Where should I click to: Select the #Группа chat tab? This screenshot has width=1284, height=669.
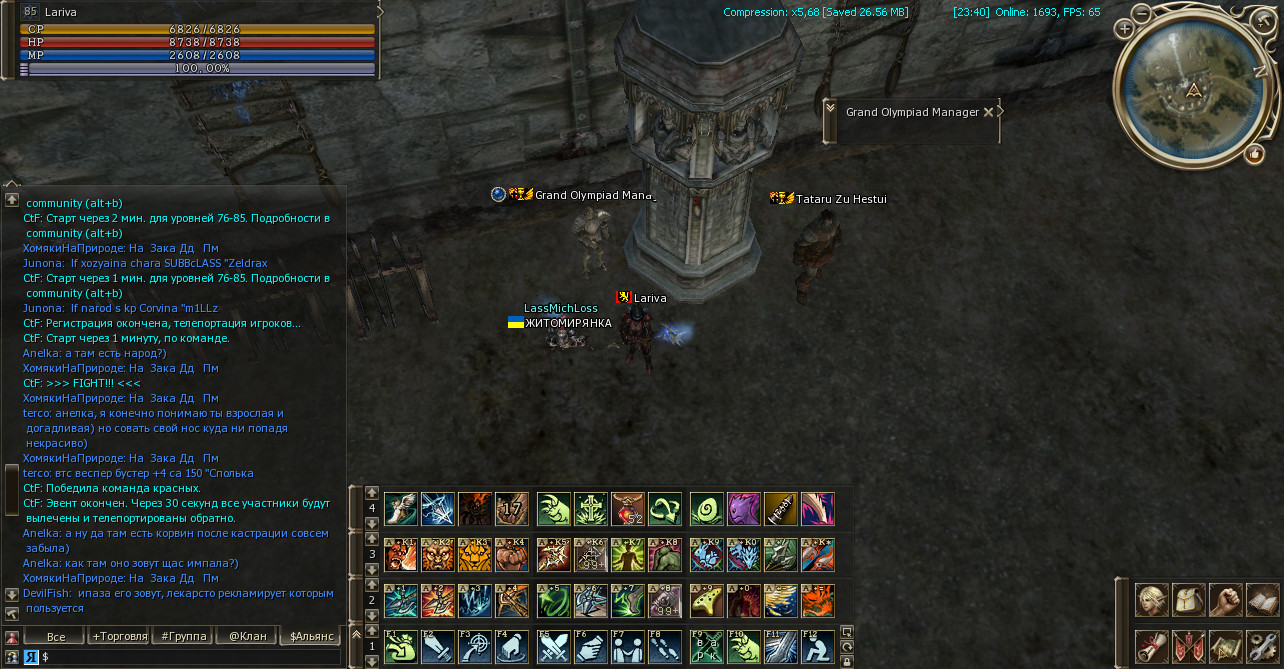(x=183, y=636)
